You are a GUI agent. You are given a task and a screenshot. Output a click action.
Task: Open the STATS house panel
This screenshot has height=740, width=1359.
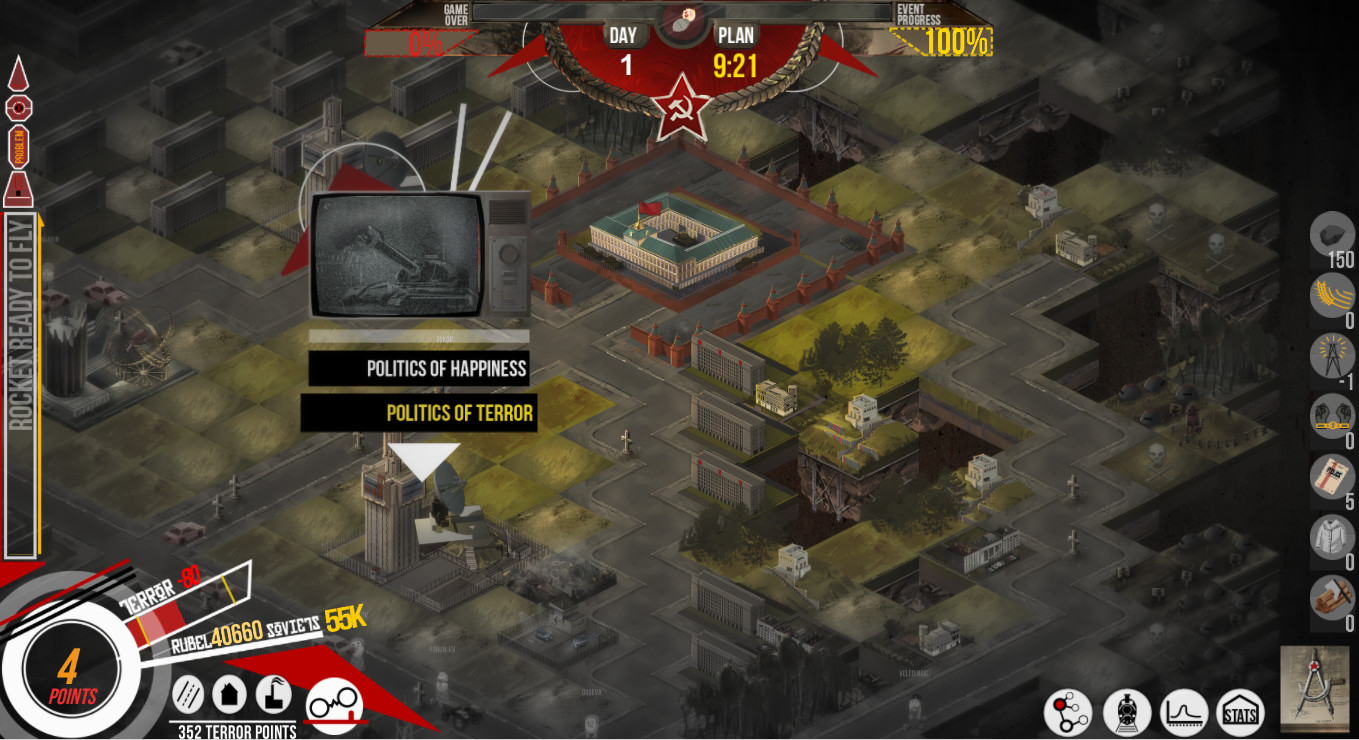1240,712
